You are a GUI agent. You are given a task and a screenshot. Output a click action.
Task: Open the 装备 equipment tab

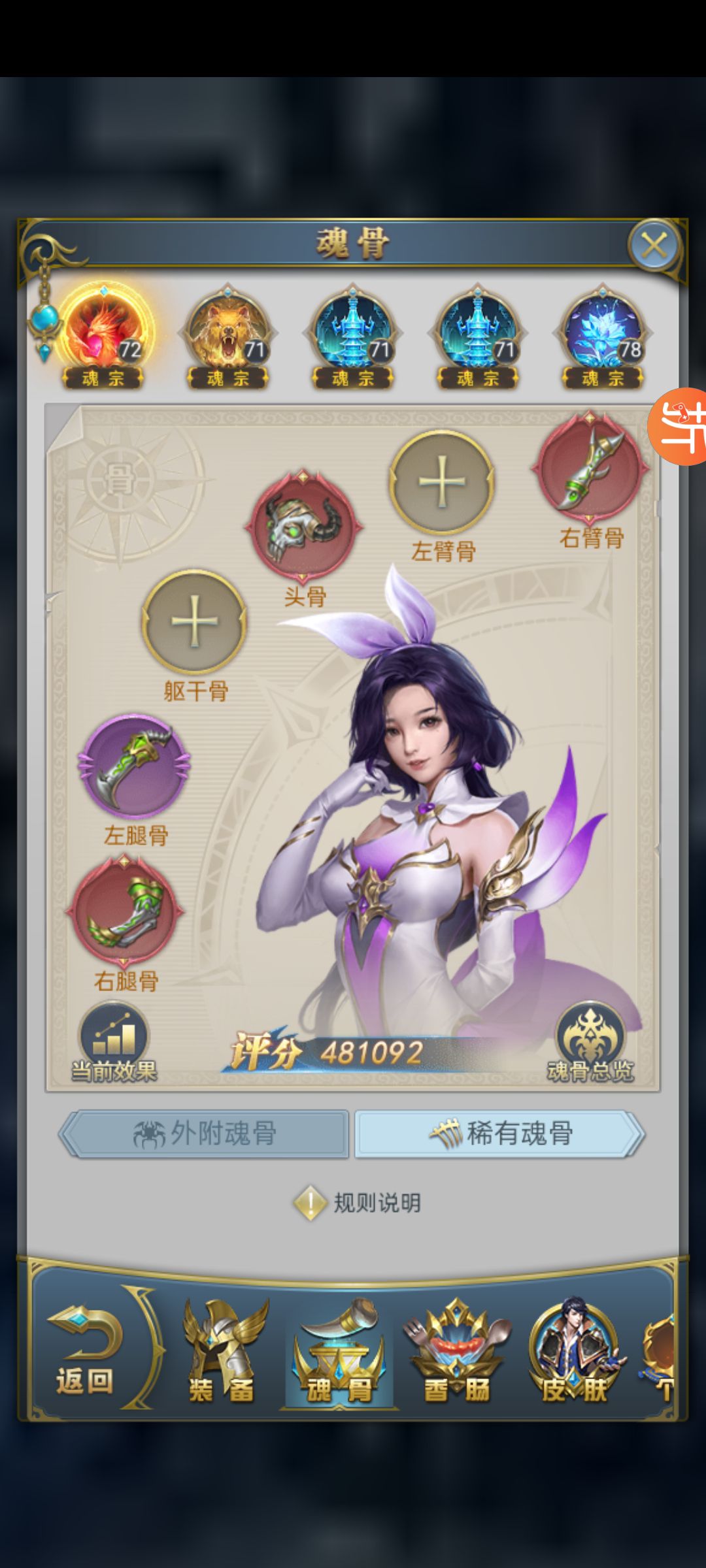(221, 1352)
